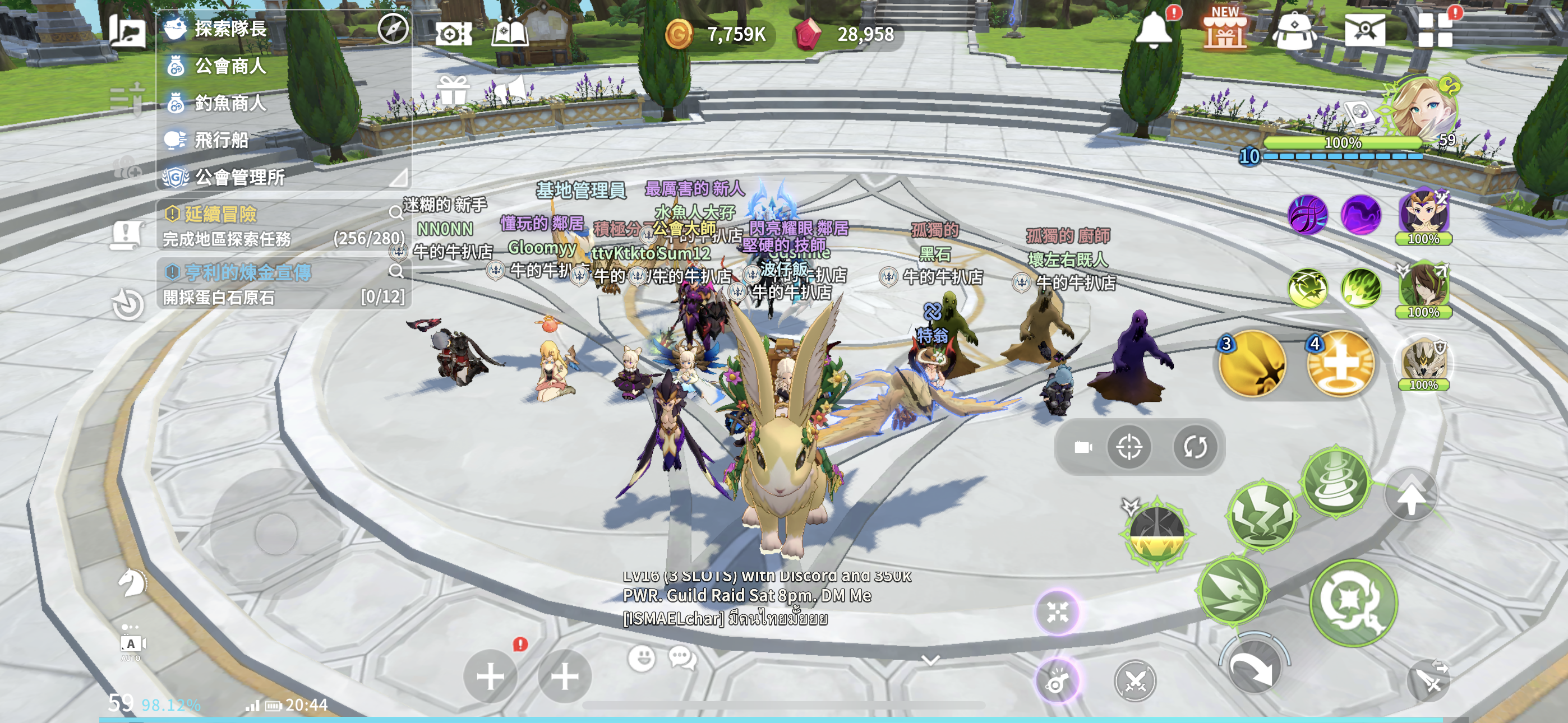Select 釣魚商人 fishing merchant entry

pos(230,103)
